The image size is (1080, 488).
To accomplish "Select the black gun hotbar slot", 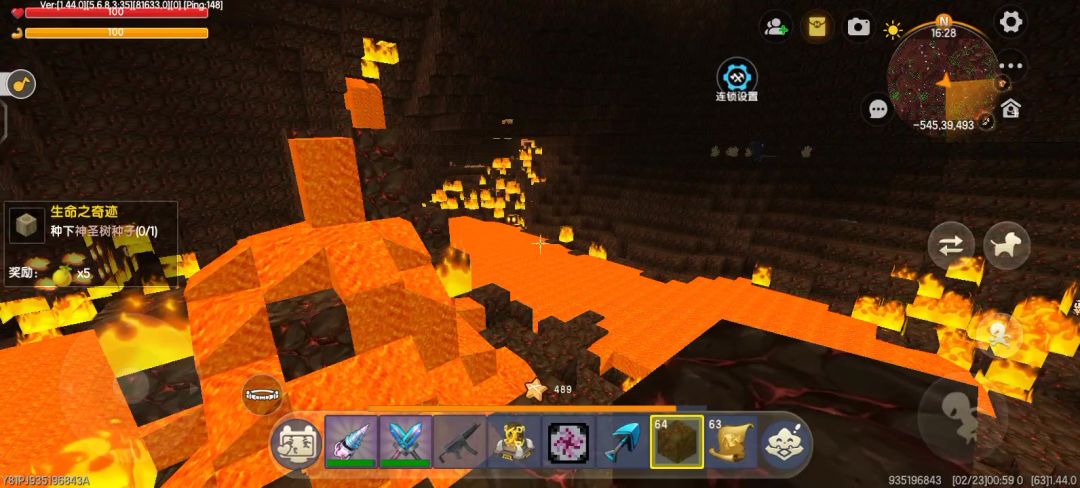I will 460,441.
